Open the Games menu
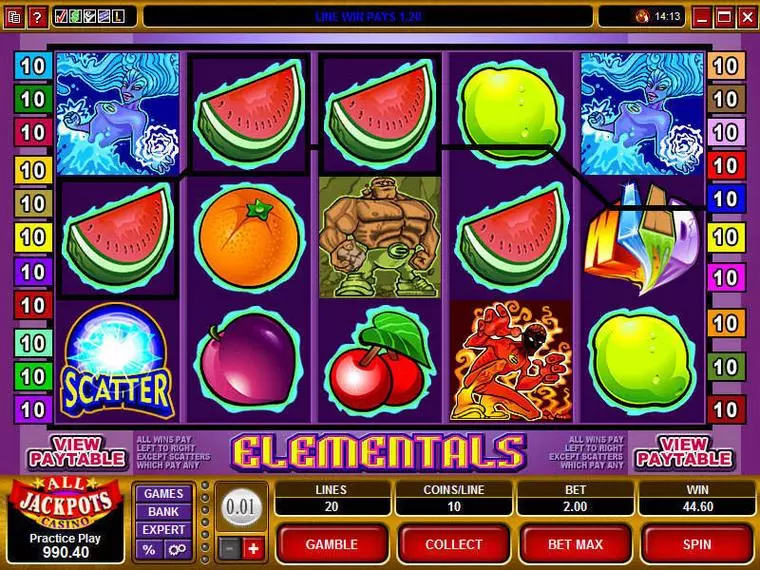 (x=163, y=493)
